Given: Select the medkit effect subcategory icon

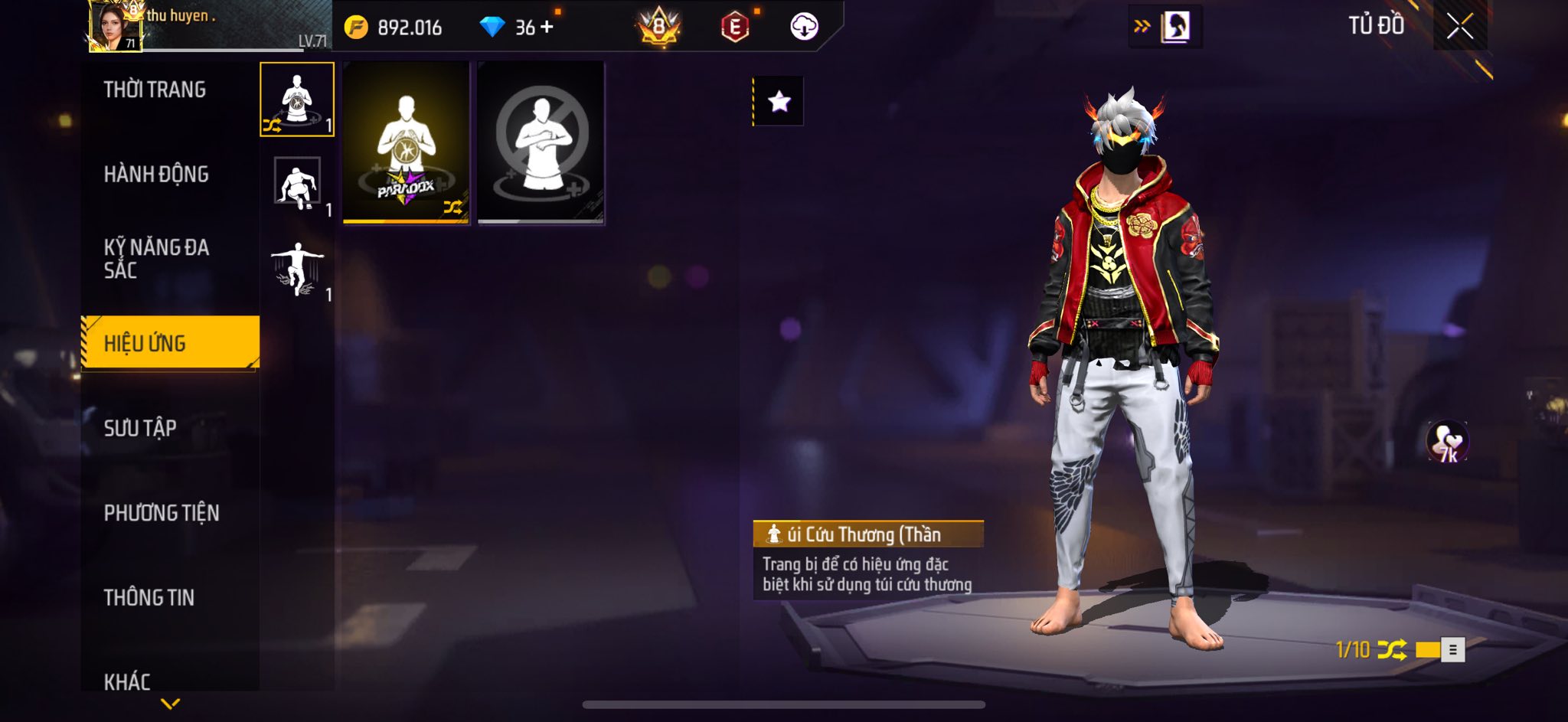Looking at the screenshot, I should click(297, 100).
